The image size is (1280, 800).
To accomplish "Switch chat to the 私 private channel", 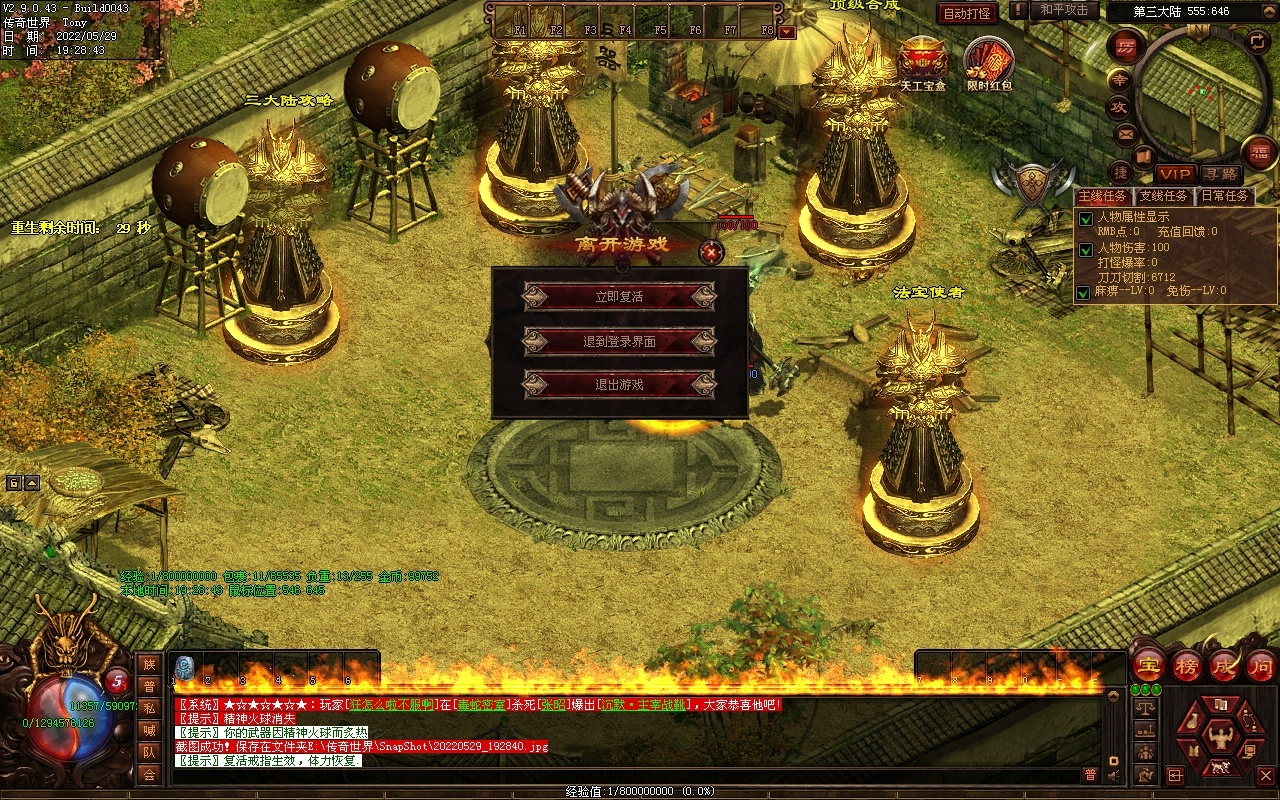I will [x=149, y=708].
